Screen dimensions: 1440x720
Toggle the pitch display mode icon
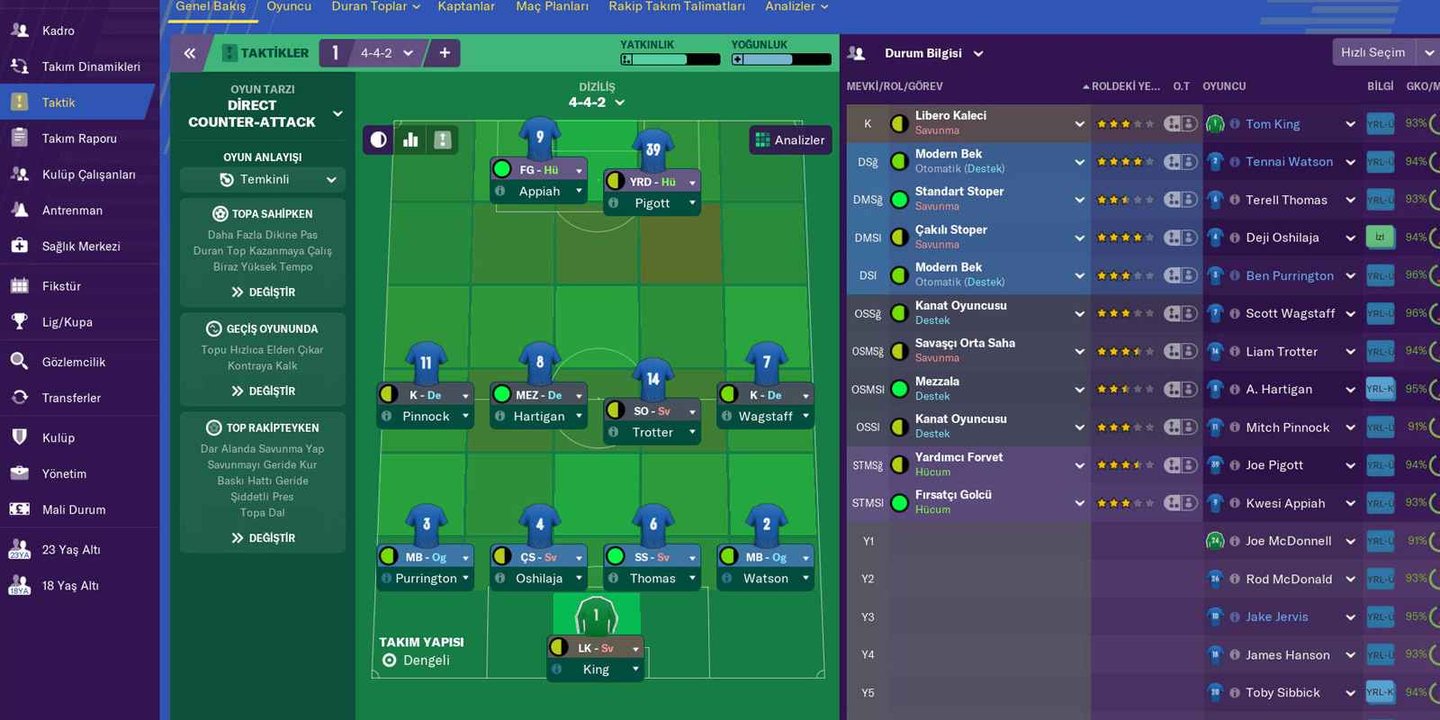tap(442, 139)
